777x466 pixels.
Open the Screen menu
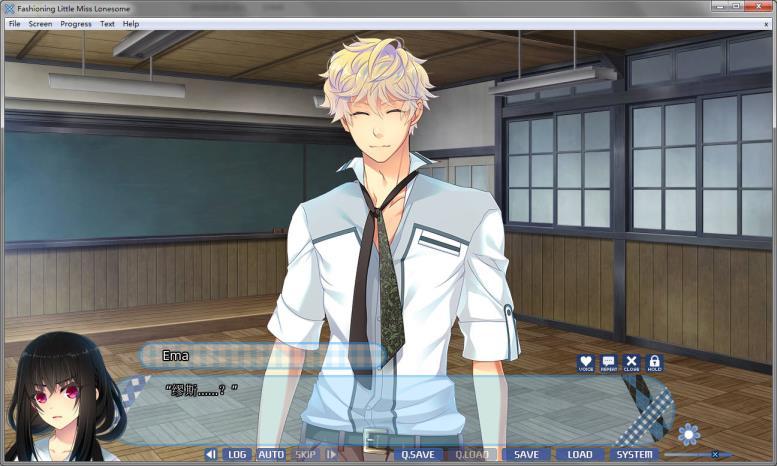[40, 23]
